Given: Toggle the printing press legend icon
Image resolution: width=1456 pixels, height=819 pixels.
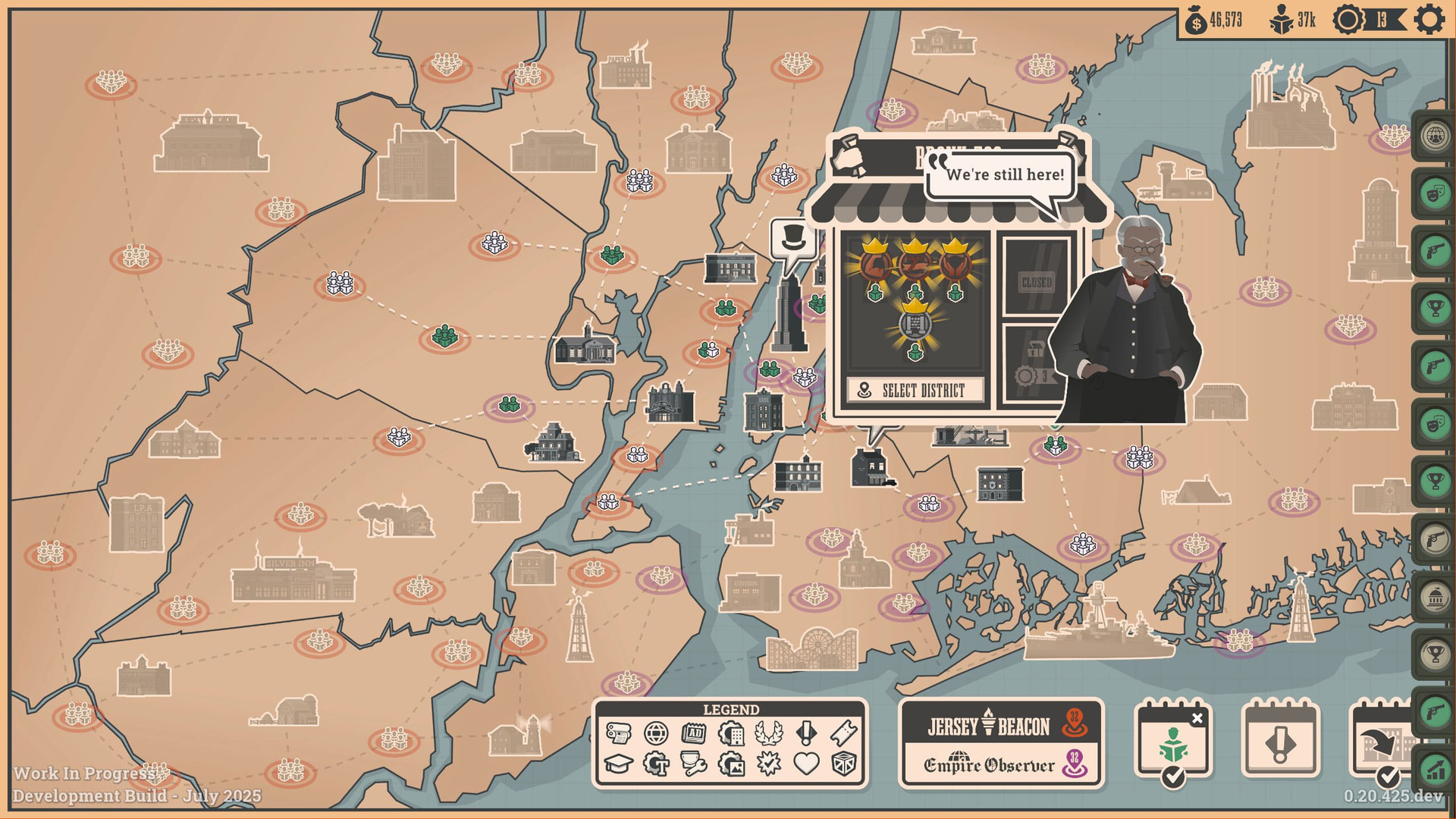Looking at the screenshot, I should [x=619, y=733].
